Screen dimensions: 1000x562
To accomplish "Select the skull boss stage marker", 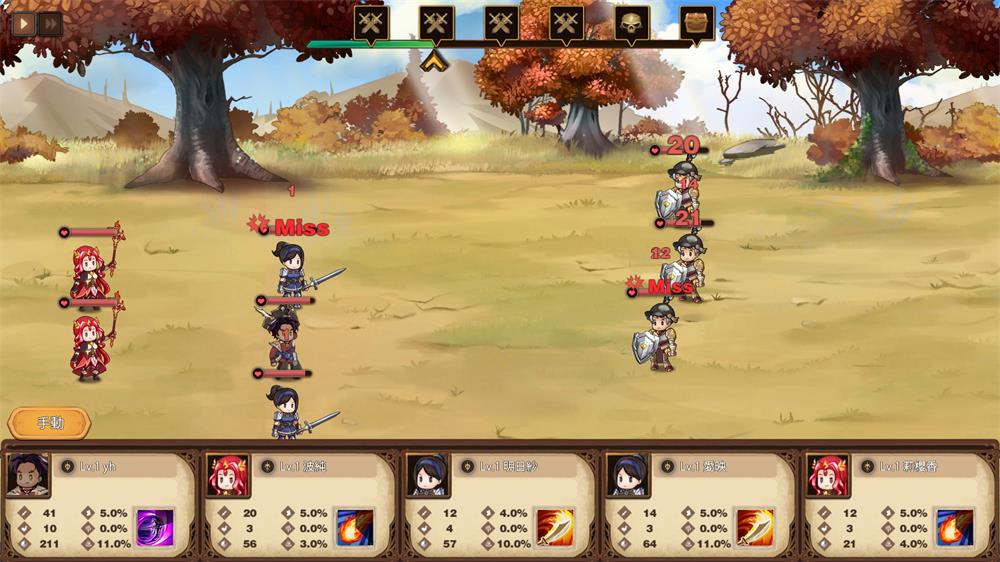I will (632, 23).
